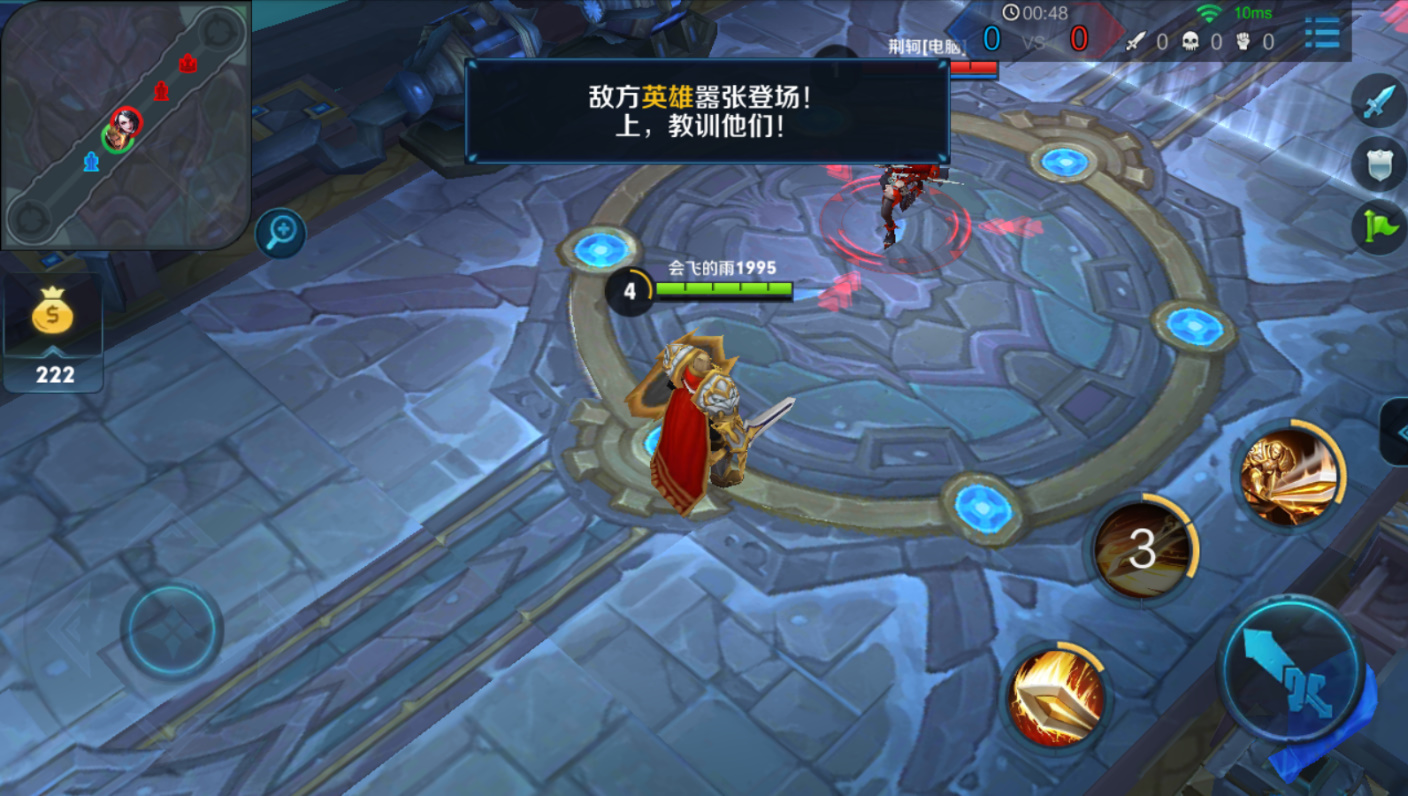Tap the gold pouch showing 222
Viewport: 1408px width, 796px height.
pos(52,320)
